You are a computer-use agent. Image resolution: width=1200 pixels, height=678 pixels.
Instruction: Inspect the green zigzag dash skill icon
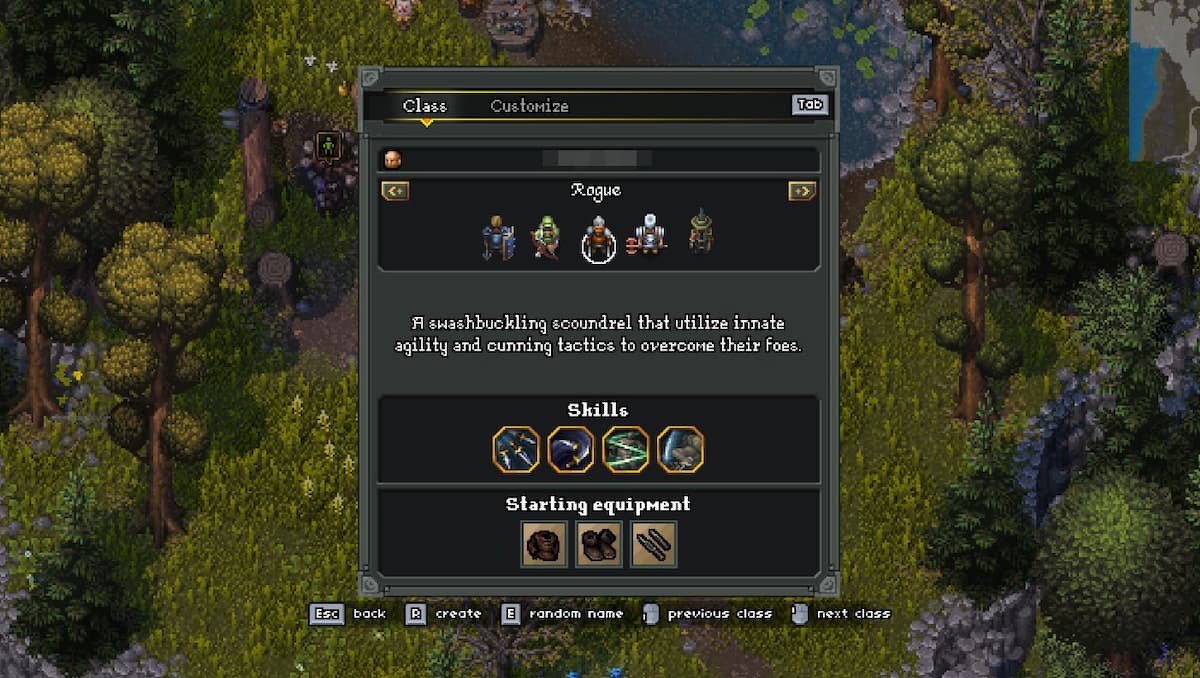(x=625, y=449)
